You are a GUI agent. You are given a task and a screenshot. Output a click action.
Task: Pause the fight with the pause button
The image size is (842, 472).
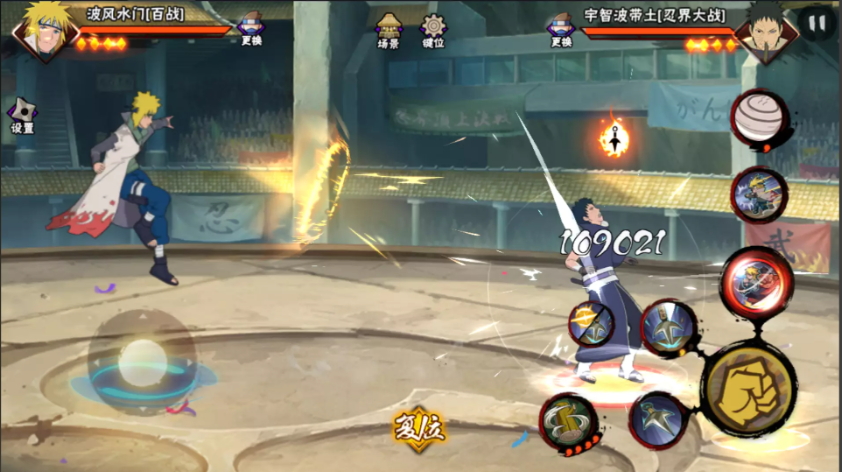tap(817, 23)
